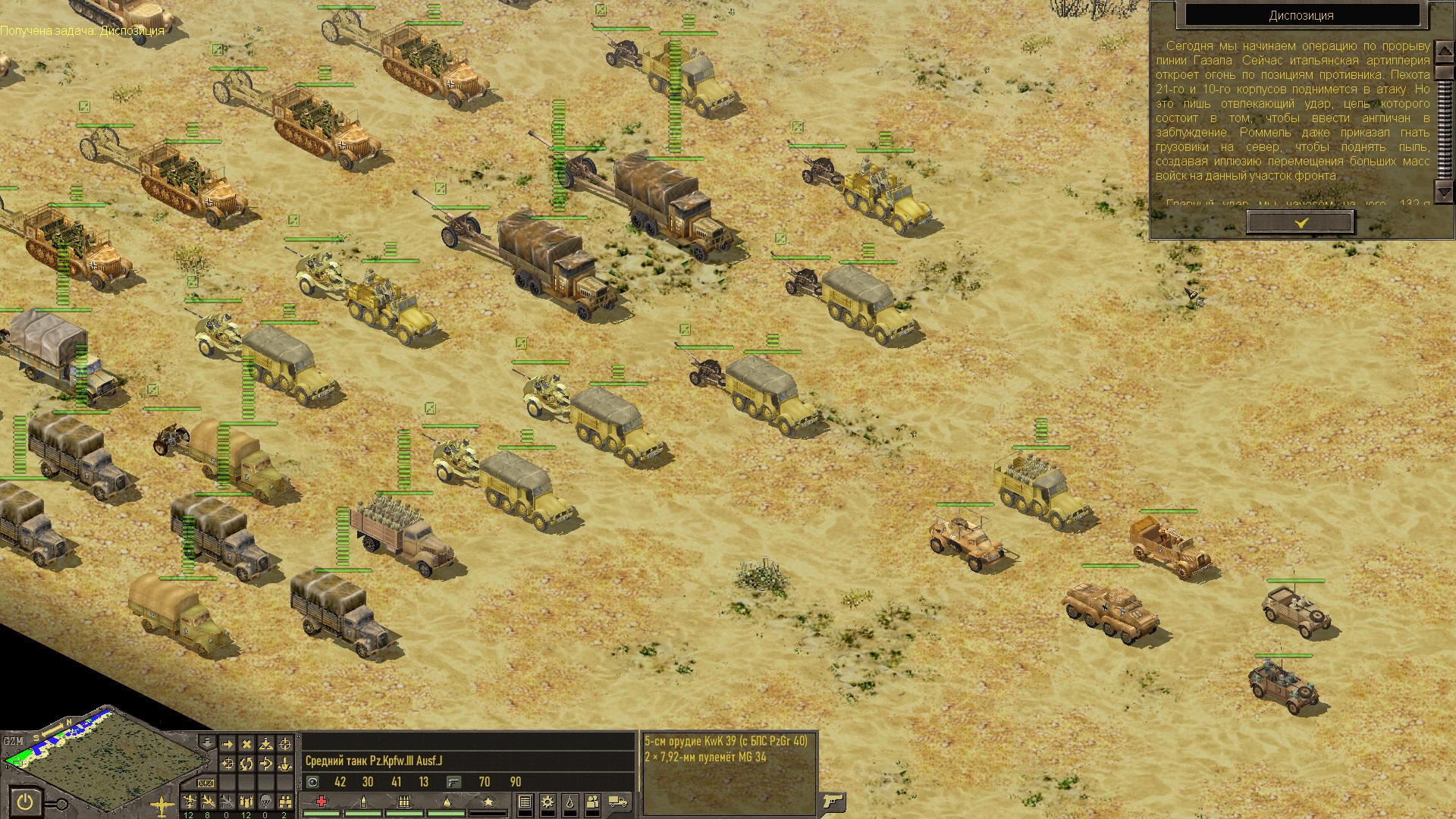Open the gear settings icon in unit panel
Screen dimensions: 1456x819
click(x=547, y=802)
